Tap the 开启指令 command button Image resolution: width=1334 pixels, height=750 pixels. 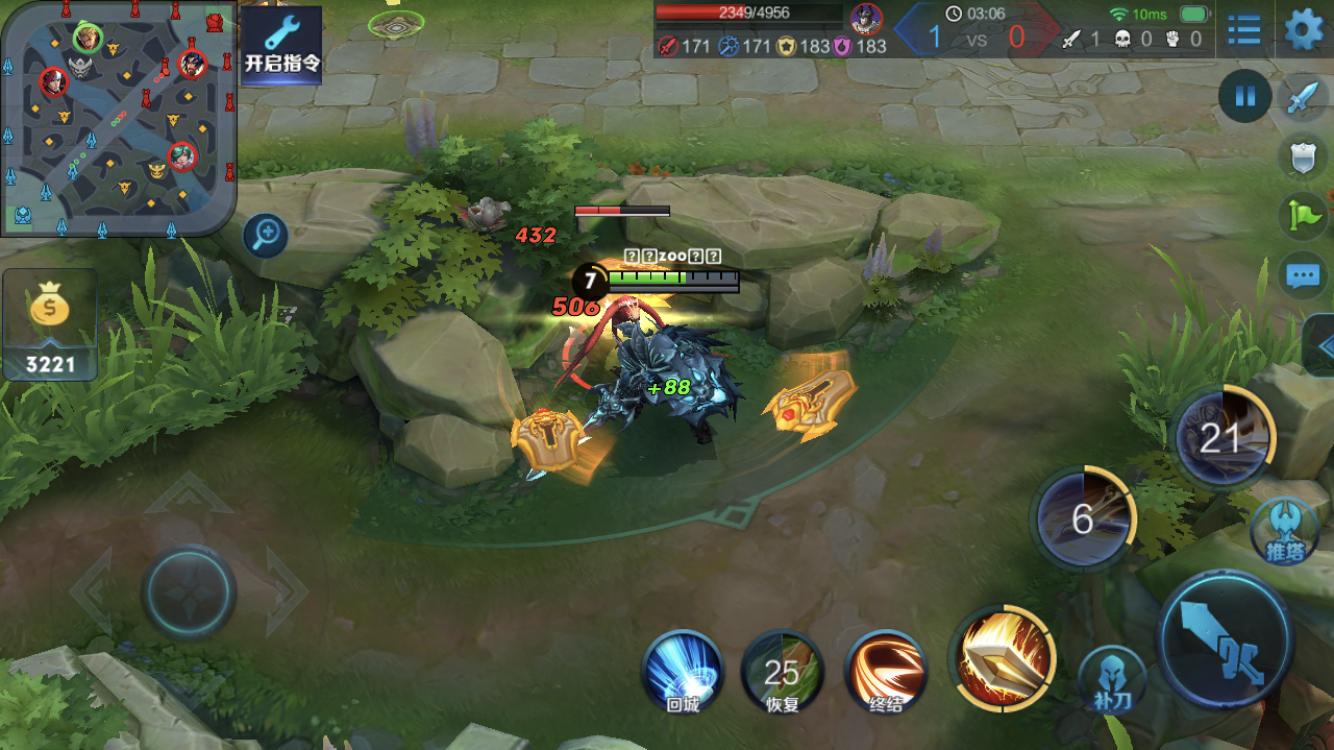[282, 45]
